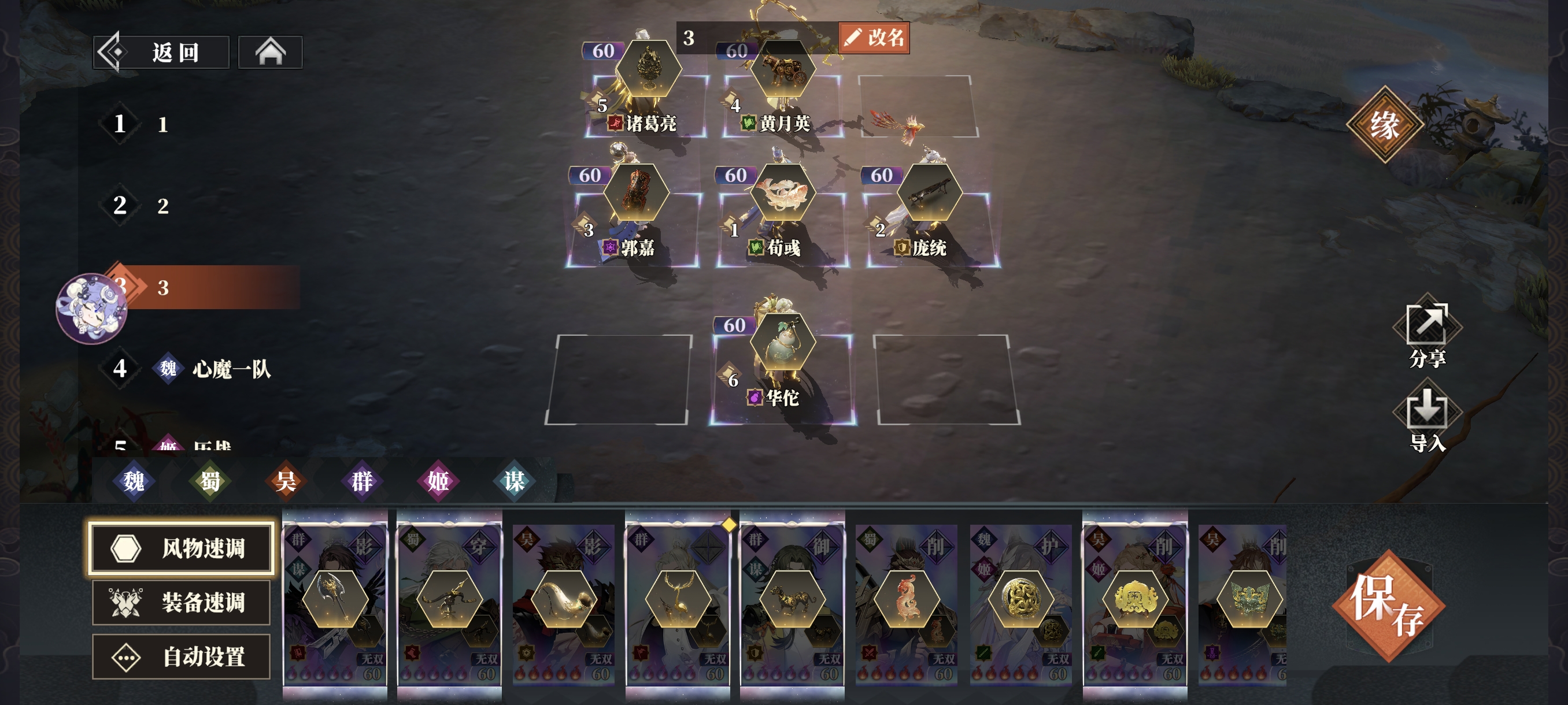Open 风物速调 quick adjust

[x=181, y=547]
